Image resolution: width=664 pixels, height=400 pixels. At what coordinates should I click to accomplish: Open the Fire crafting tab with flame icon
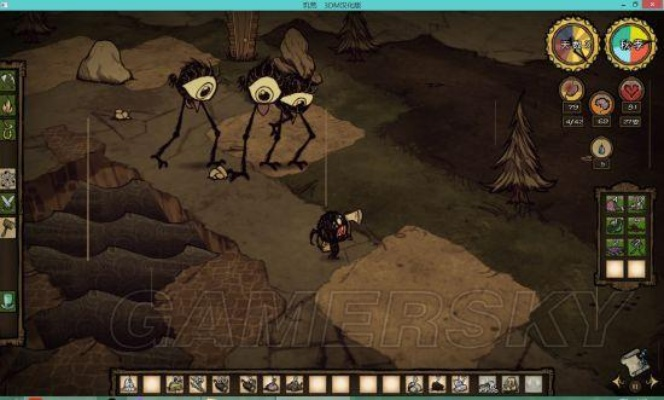click(8, 105)
